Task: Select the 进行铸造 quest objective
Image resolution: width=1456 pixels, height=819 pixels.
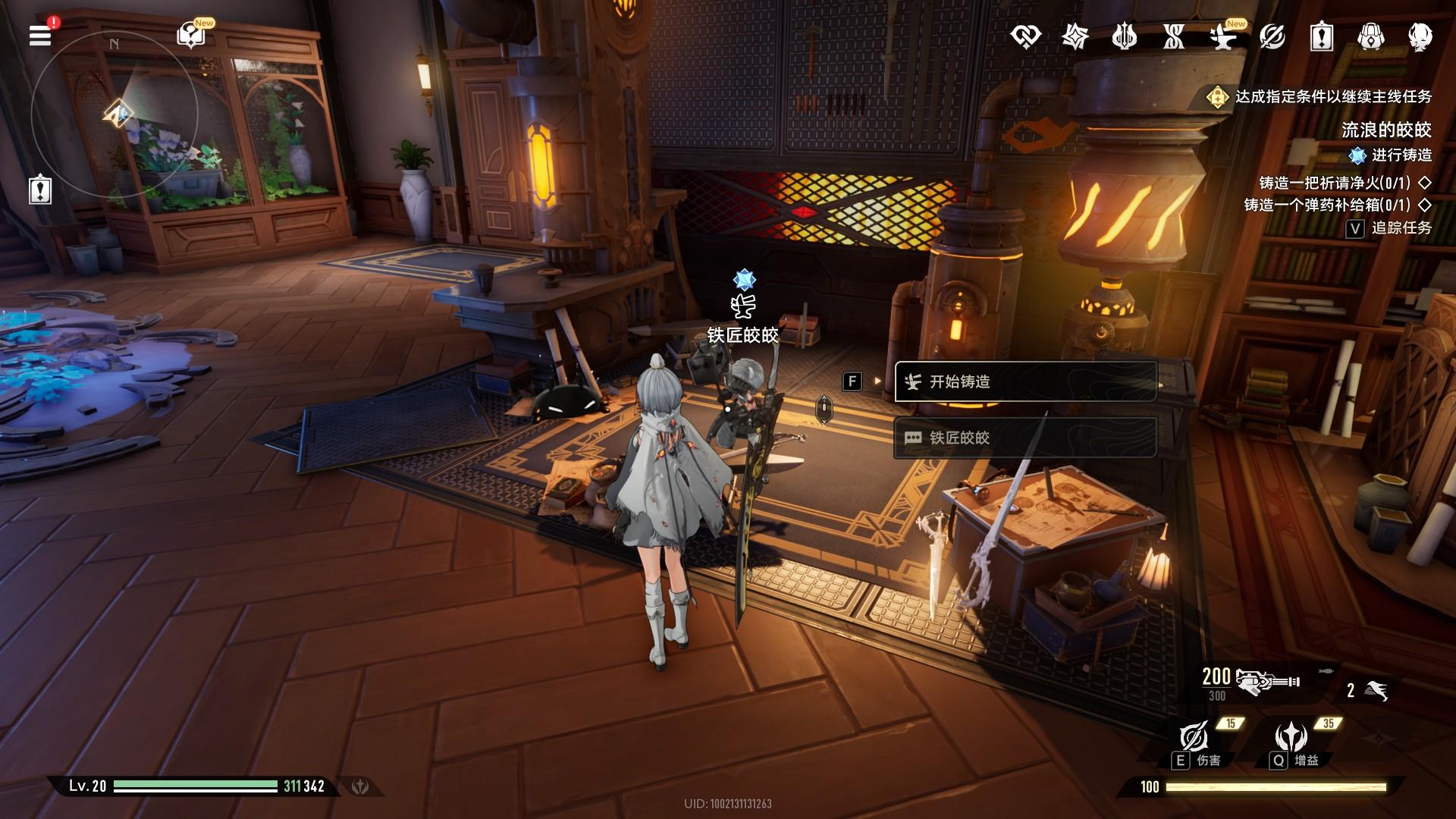Action: [1392, 155]
